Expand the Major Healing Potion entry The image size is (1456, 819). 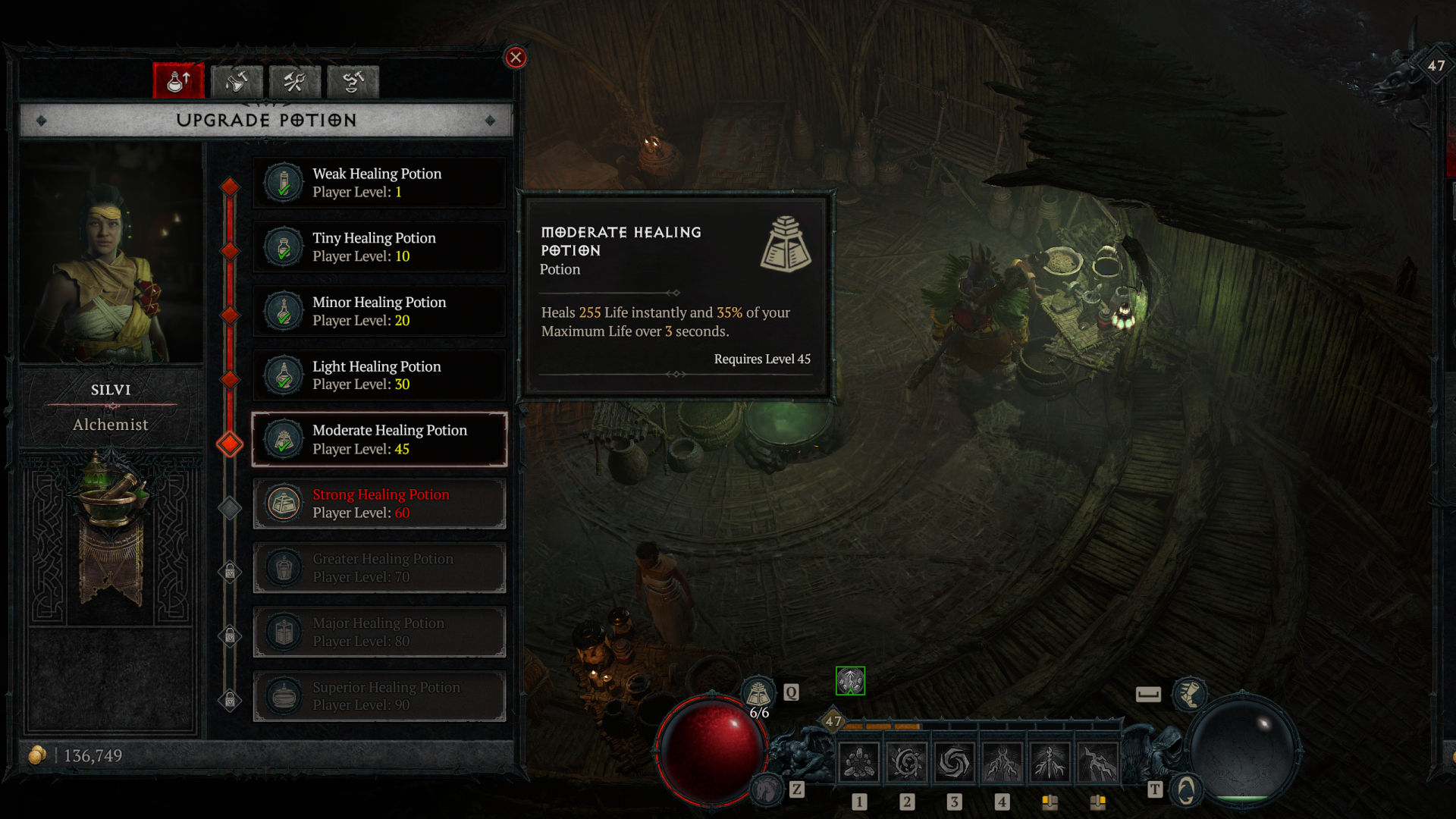click(x=379, y=632)
